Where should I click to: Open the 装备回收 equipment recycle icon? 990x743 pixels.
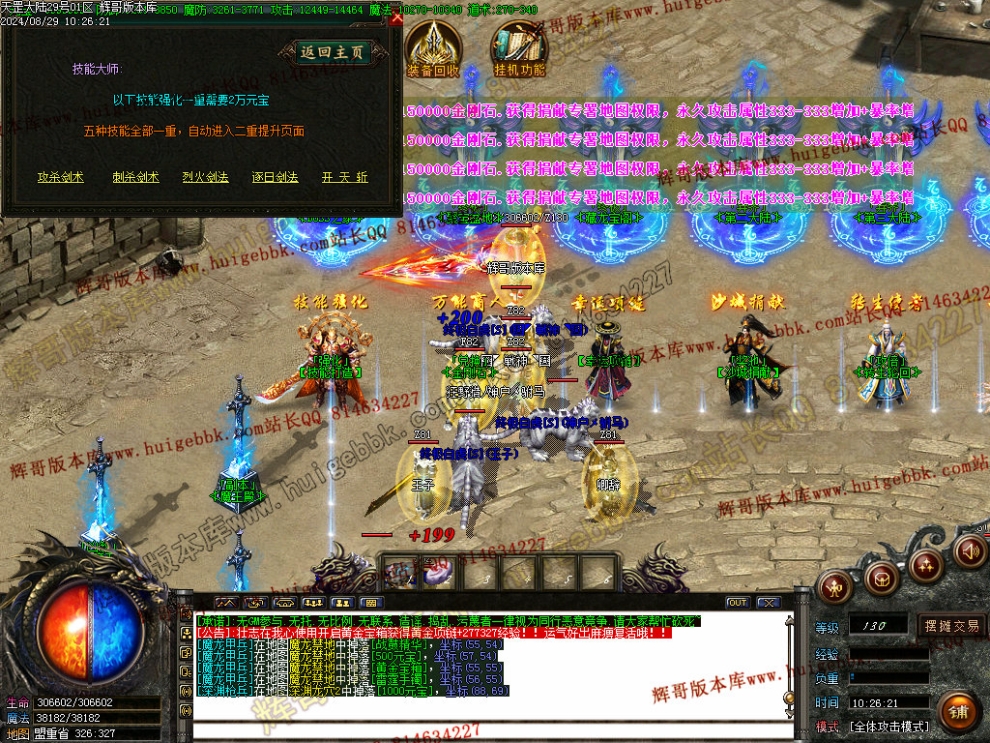pos(433,51)
